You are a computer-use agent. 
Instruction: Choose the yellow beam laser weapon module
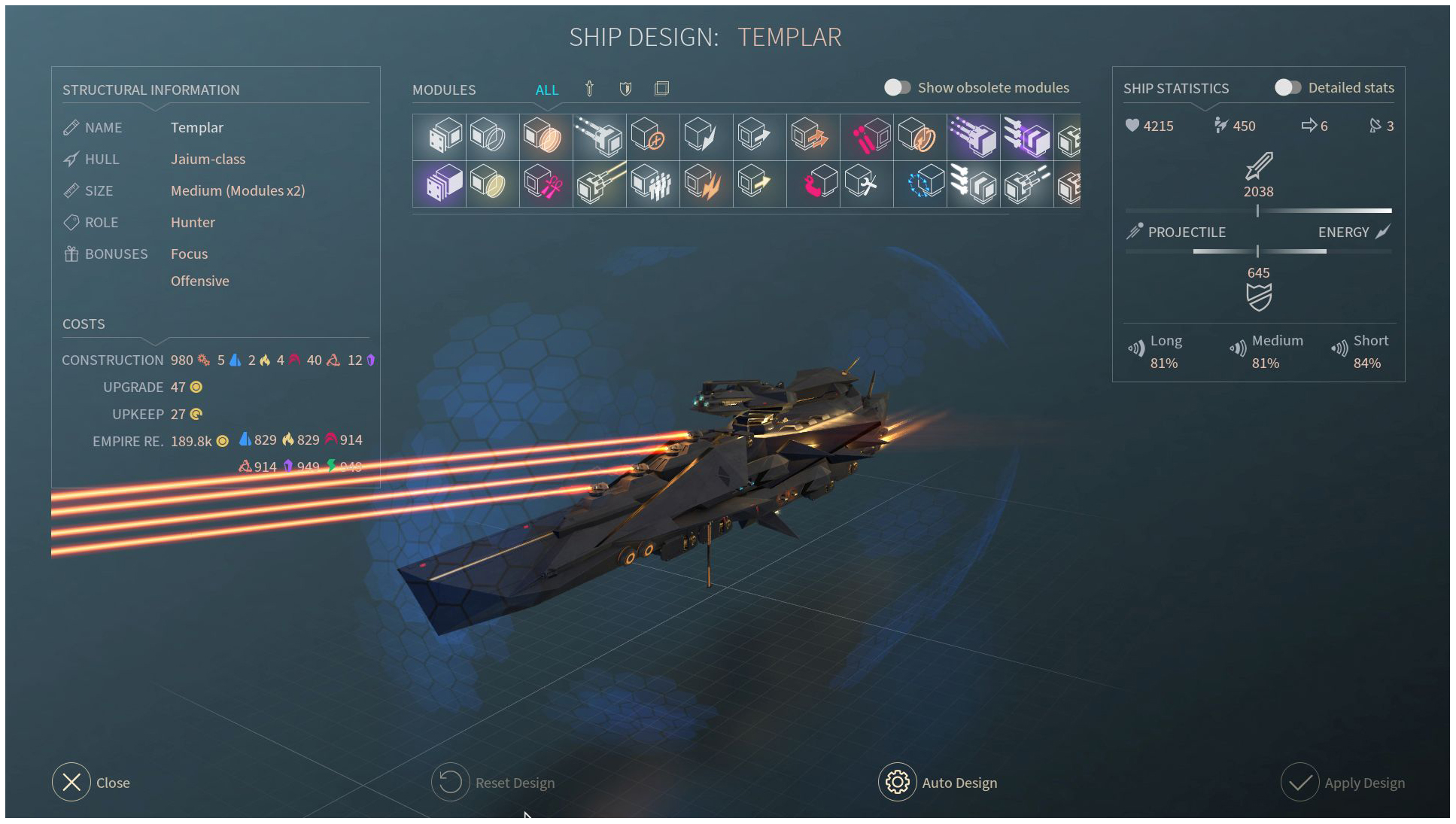point(599,184)
